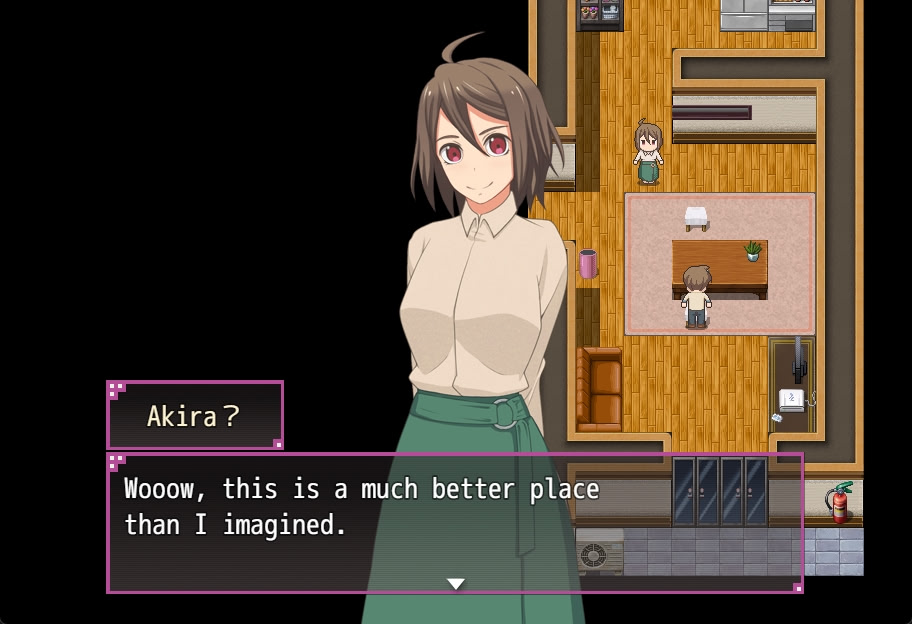Viewport: 912px width, 624px height.
Task: Advance dialogue with the white continue arrow
Action: (456, 584)
